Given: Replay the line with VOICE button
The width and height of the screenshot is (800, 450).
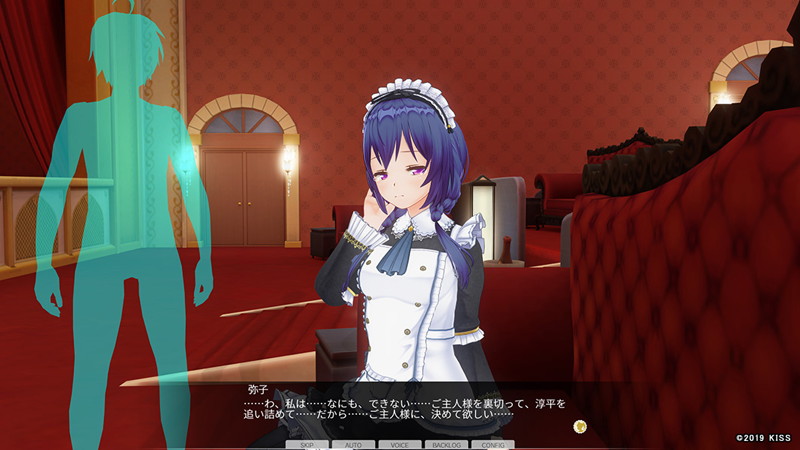Looking at the screenshot, I should (x=400, y=444).
